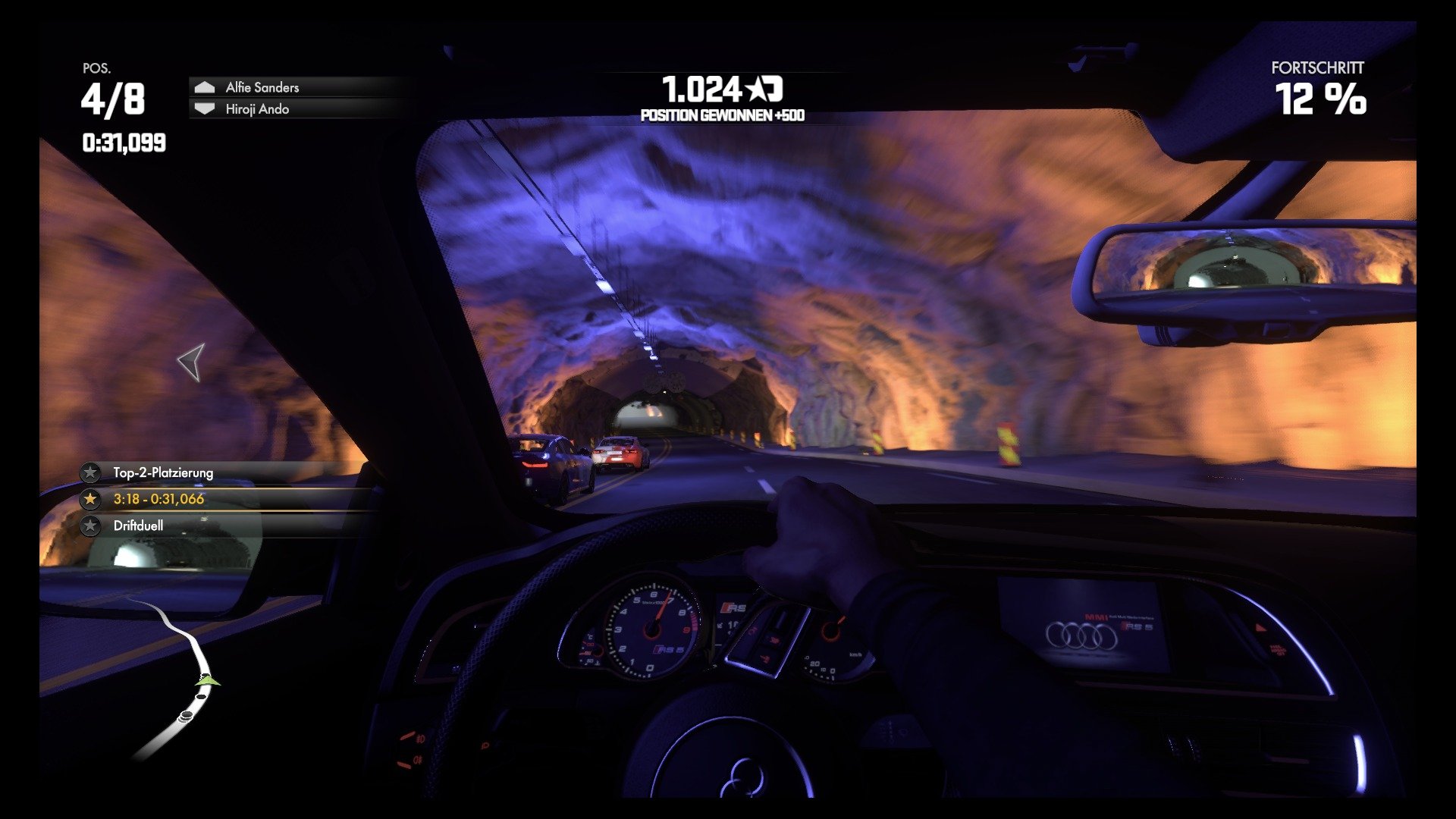Select the white direction arrow near the left pillar

tap(192, 362)
